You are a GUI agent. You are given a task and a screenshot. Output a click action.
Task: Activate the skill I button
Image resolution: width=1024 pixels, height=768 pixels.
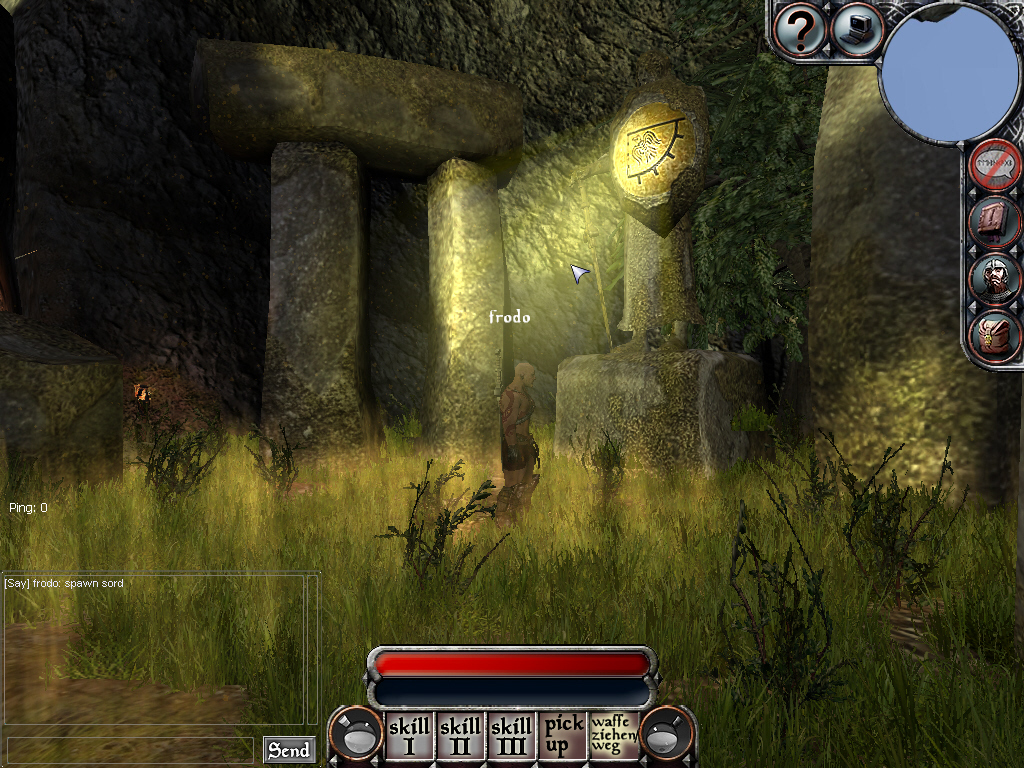[408, 737]
